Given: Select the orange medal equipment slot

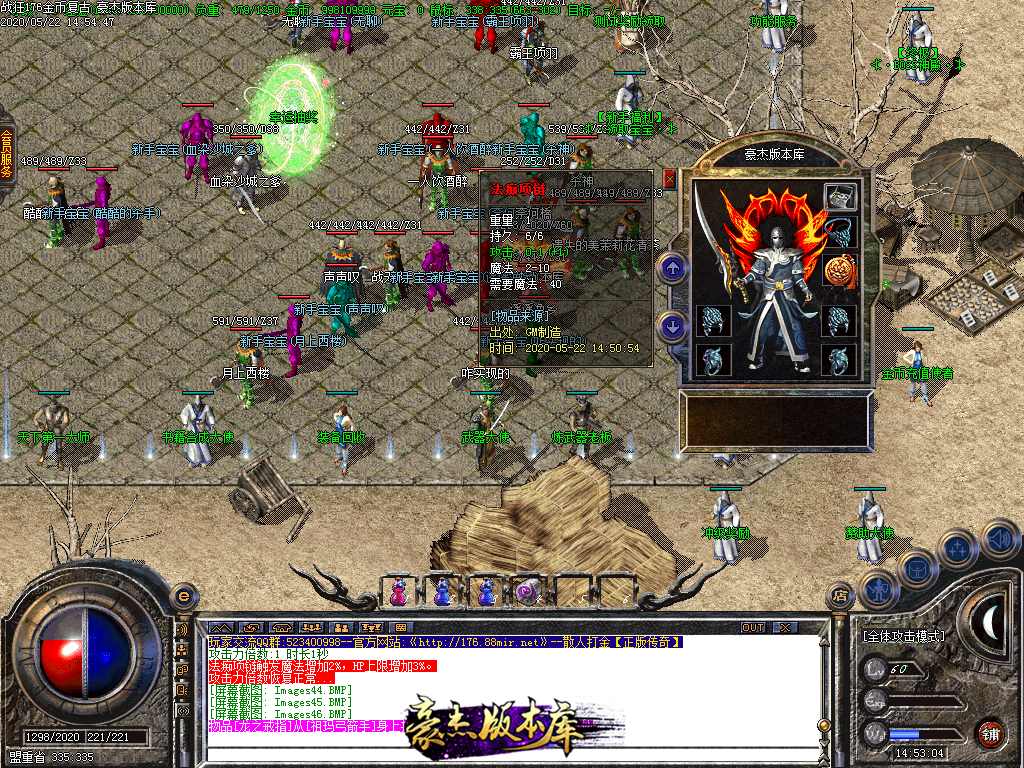Looking at the screenshot, I should click(x=840, y=270).
